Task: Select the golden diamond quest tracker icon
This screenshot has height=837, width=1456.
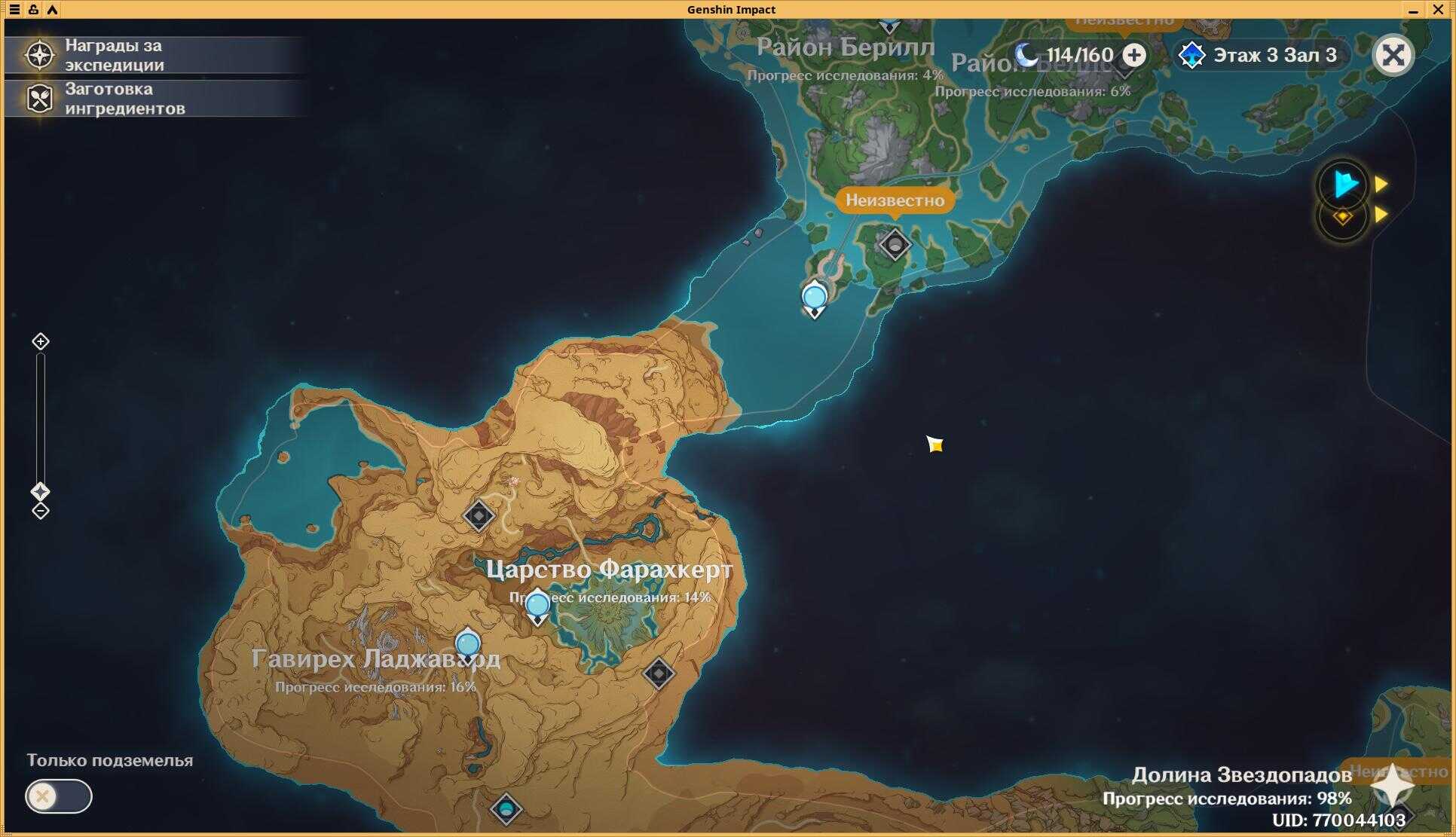Action: pyautogui.click(x=1342, y=217)
